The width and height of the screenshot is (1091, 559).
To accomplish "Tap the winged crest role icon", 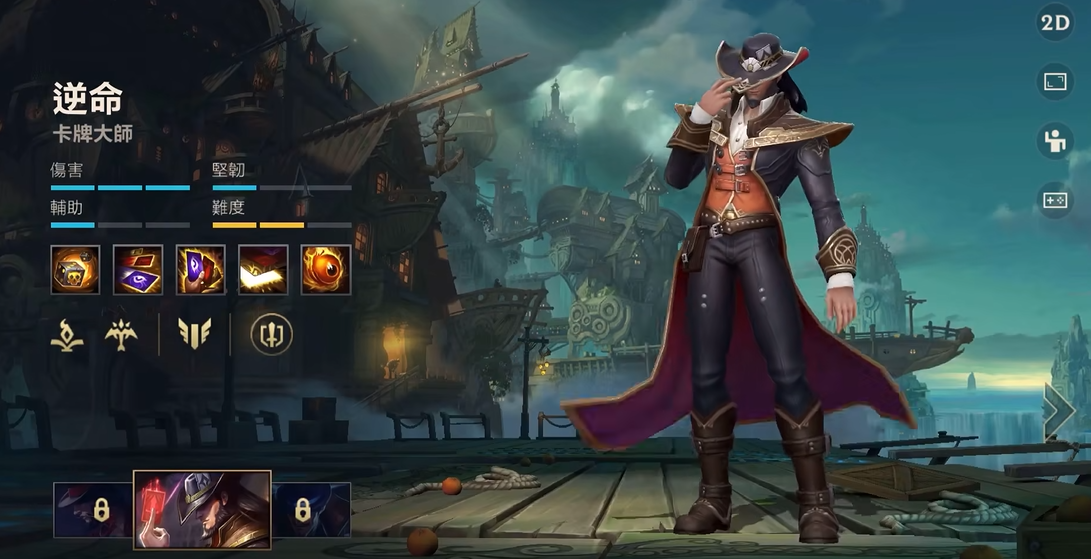I will 122,335.
